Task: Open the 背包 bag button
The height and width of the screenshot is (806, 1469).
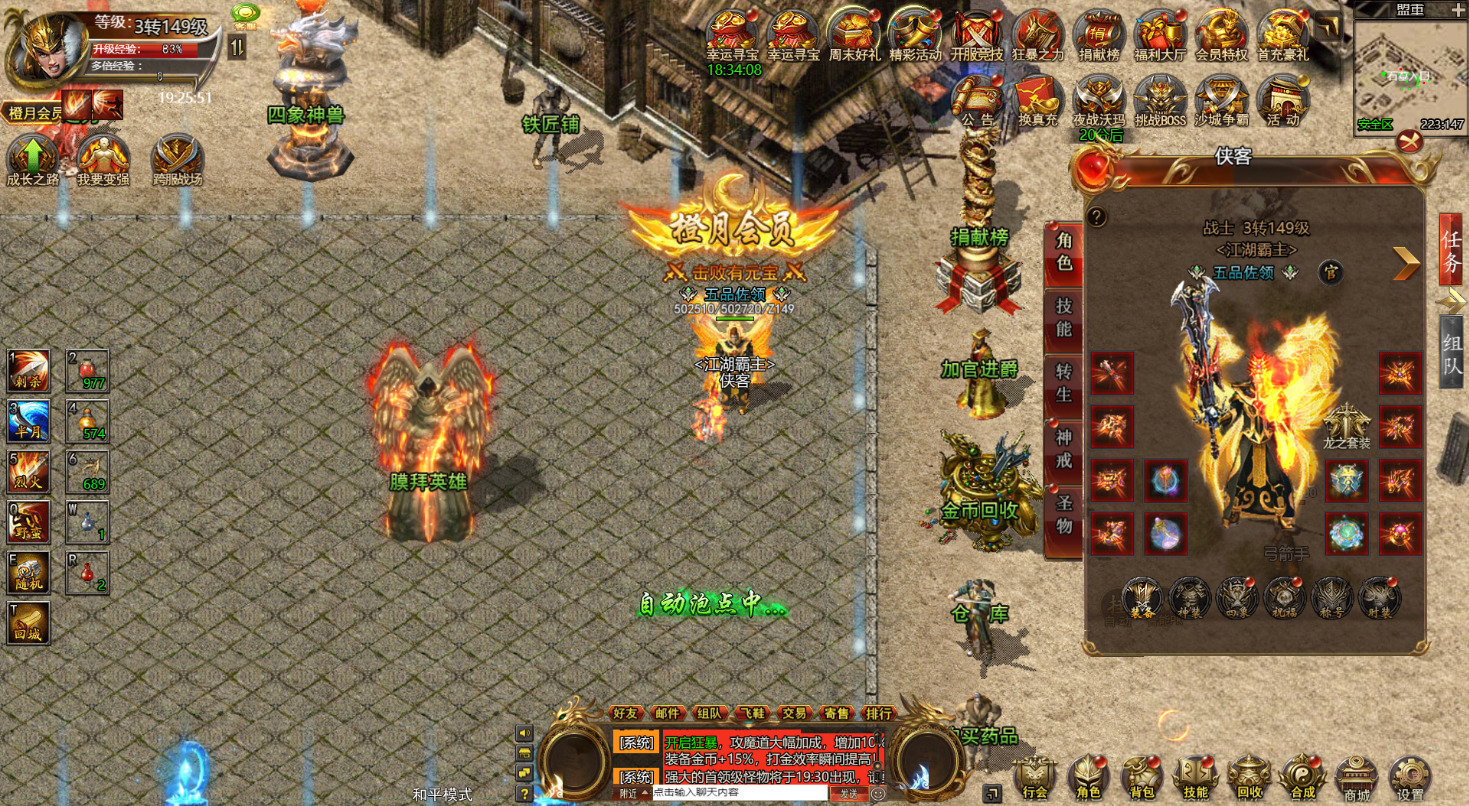Action: point(1141,777)
